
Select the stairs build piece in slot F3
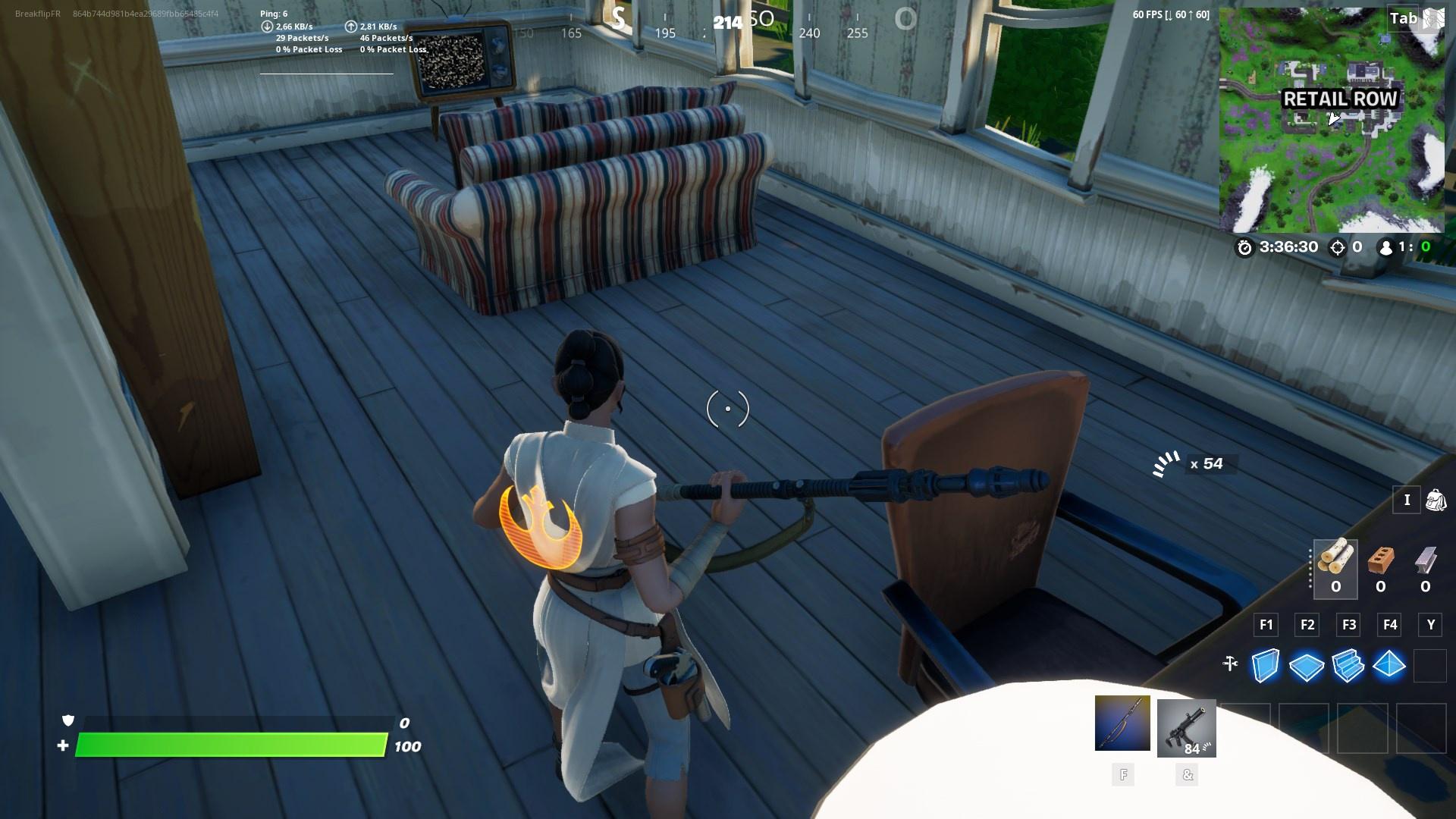pos(1349,667)
